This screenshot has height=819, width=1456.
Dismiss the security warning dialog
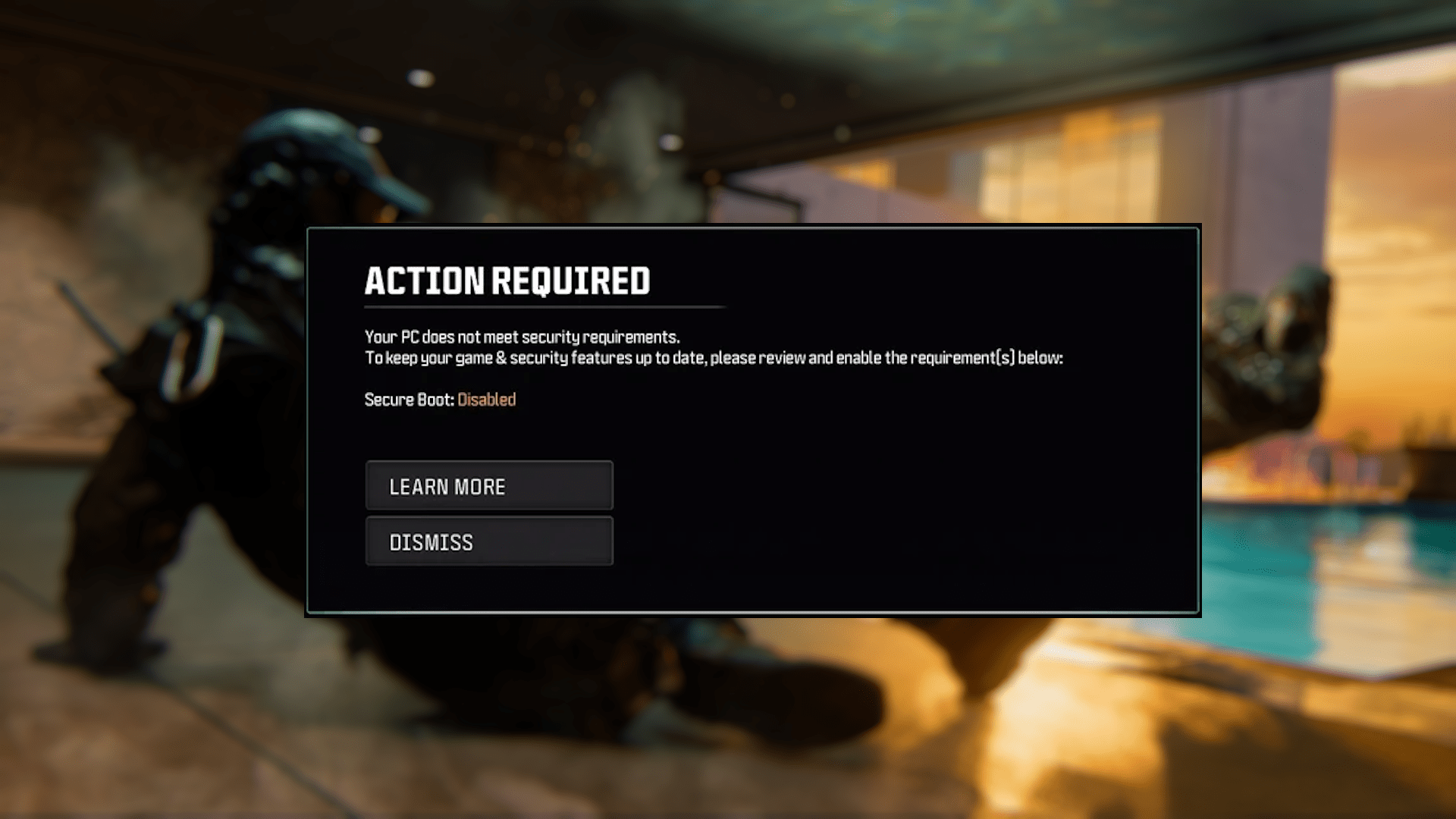click(489, 541)
